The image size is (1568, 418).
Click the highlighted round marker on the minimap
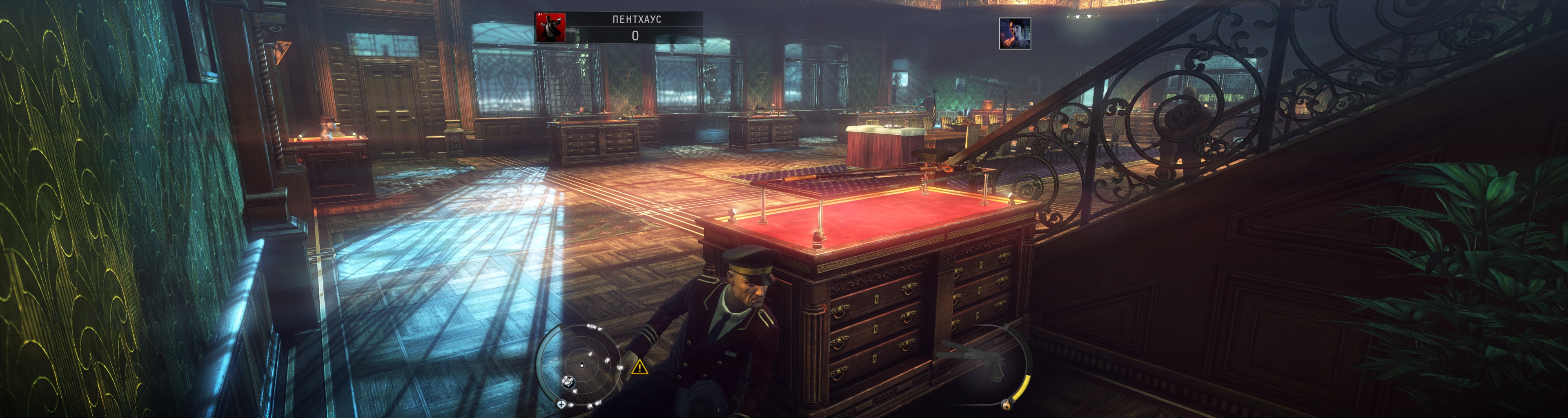tap(569, 383)
